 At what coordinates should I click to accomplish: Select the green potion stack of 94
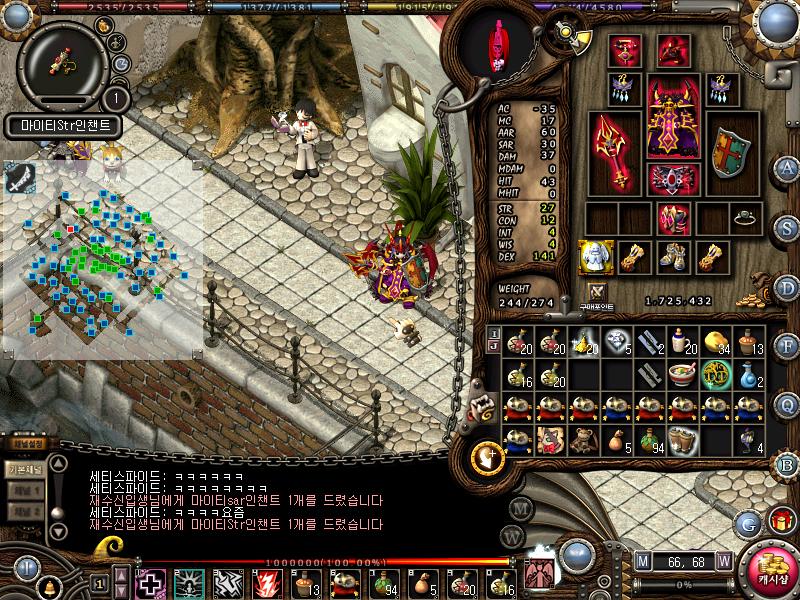tap(650, 439)
